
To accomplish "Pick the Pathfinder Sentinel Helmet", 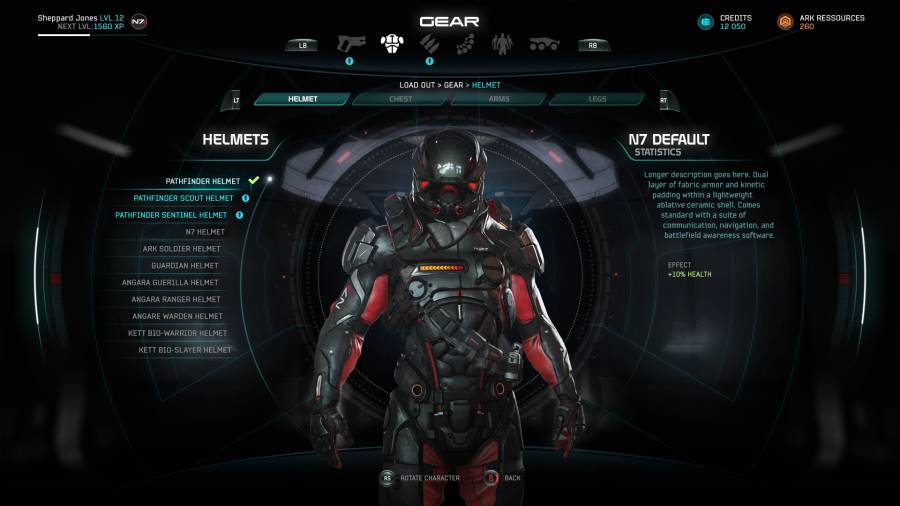I will click(x=171, y=215).
